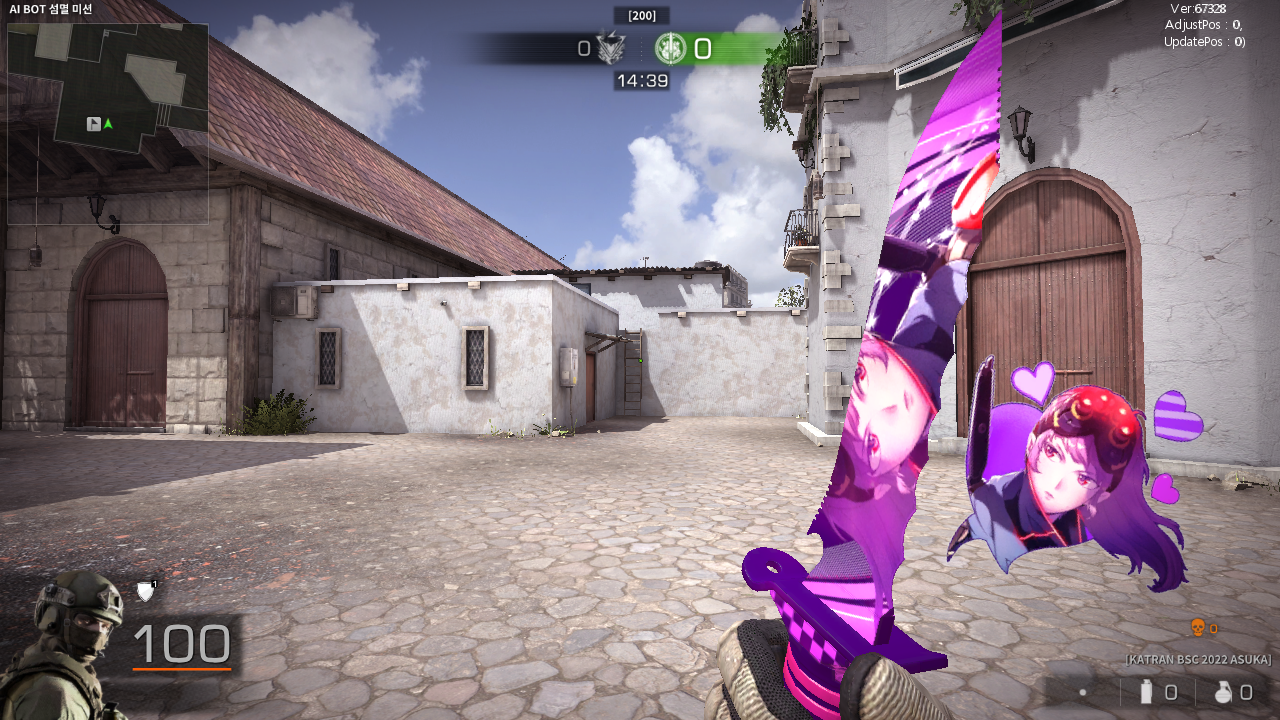Viewport: 1280px width, 720px height.
Task: Select the green team emblem on the scoreboard
Action: 670,48
